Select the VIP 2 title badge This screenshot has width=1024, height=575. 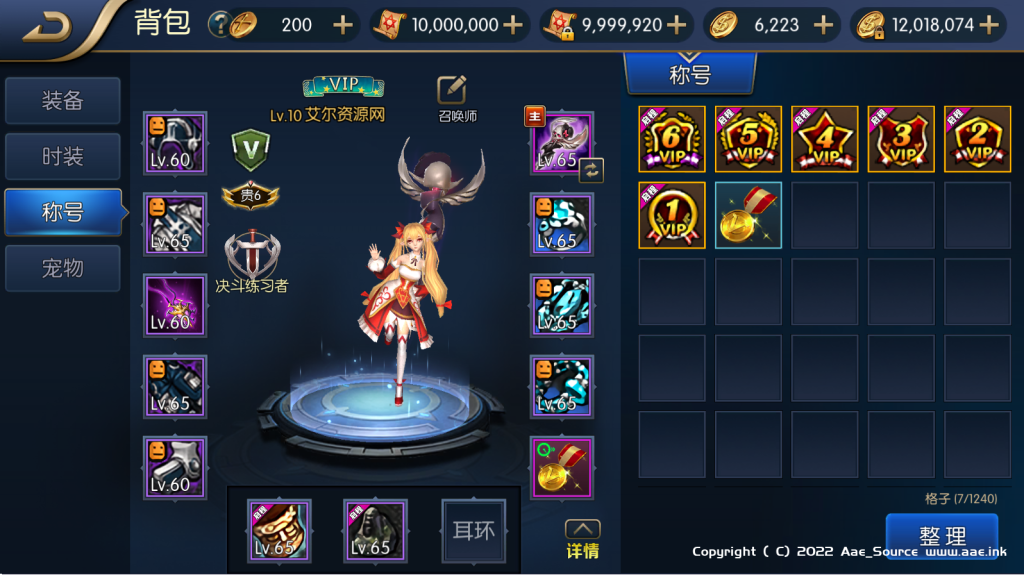[977, 139]
